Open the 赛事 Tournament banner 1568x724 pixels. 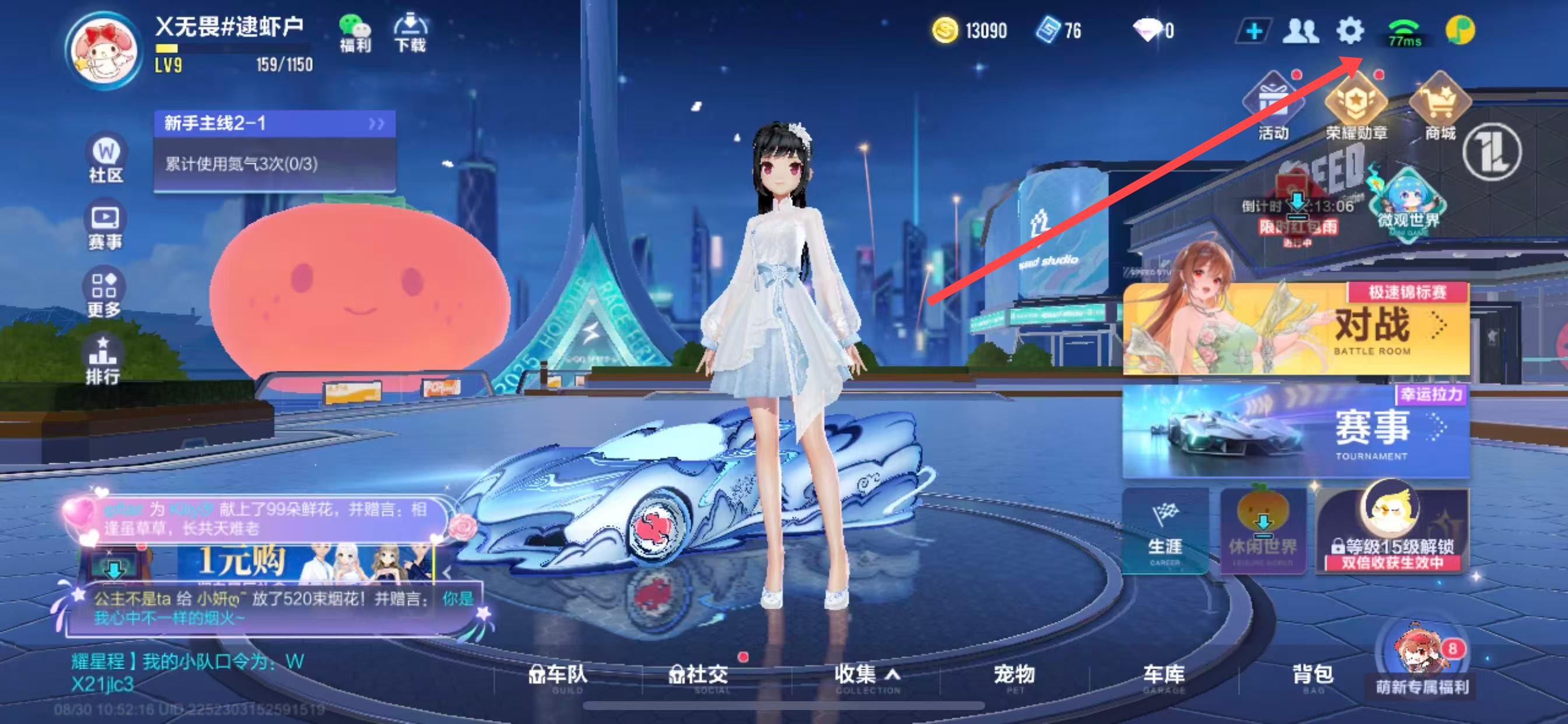[x=1296, y=431]
